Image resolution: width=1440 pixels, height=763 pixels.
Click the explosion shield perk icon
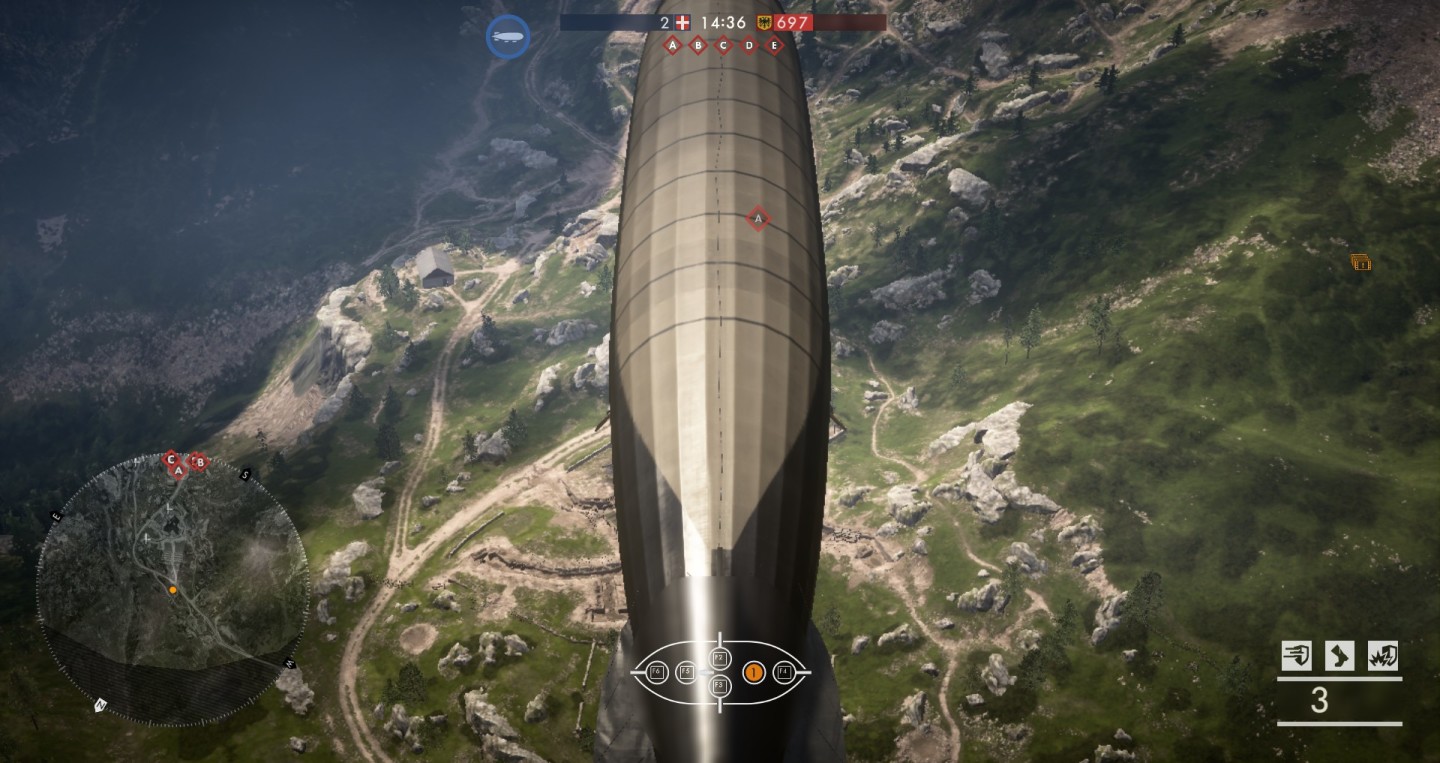(x=1382, y=656)
